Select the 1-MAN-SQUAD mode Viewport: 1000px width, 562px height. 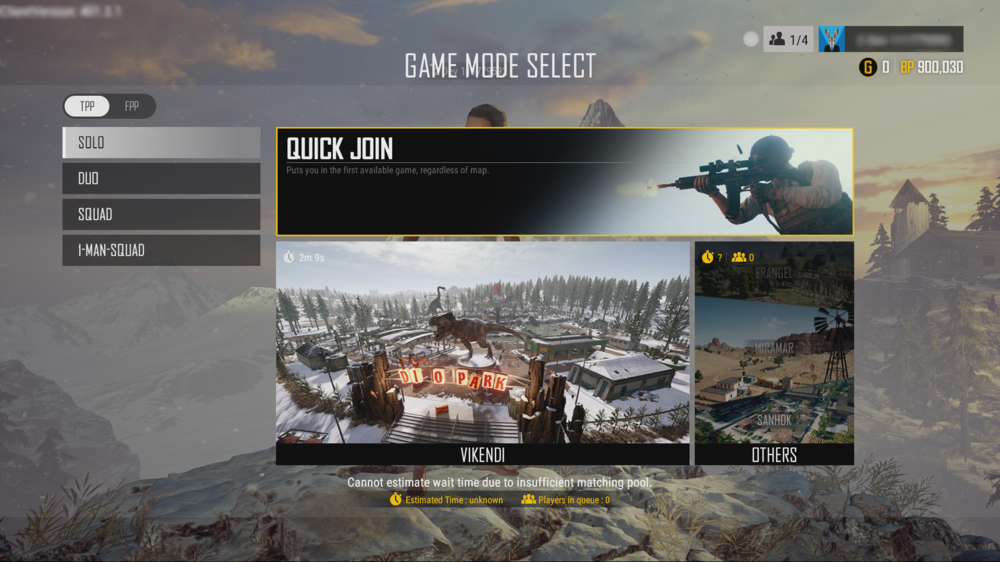(x=161, y=250)
